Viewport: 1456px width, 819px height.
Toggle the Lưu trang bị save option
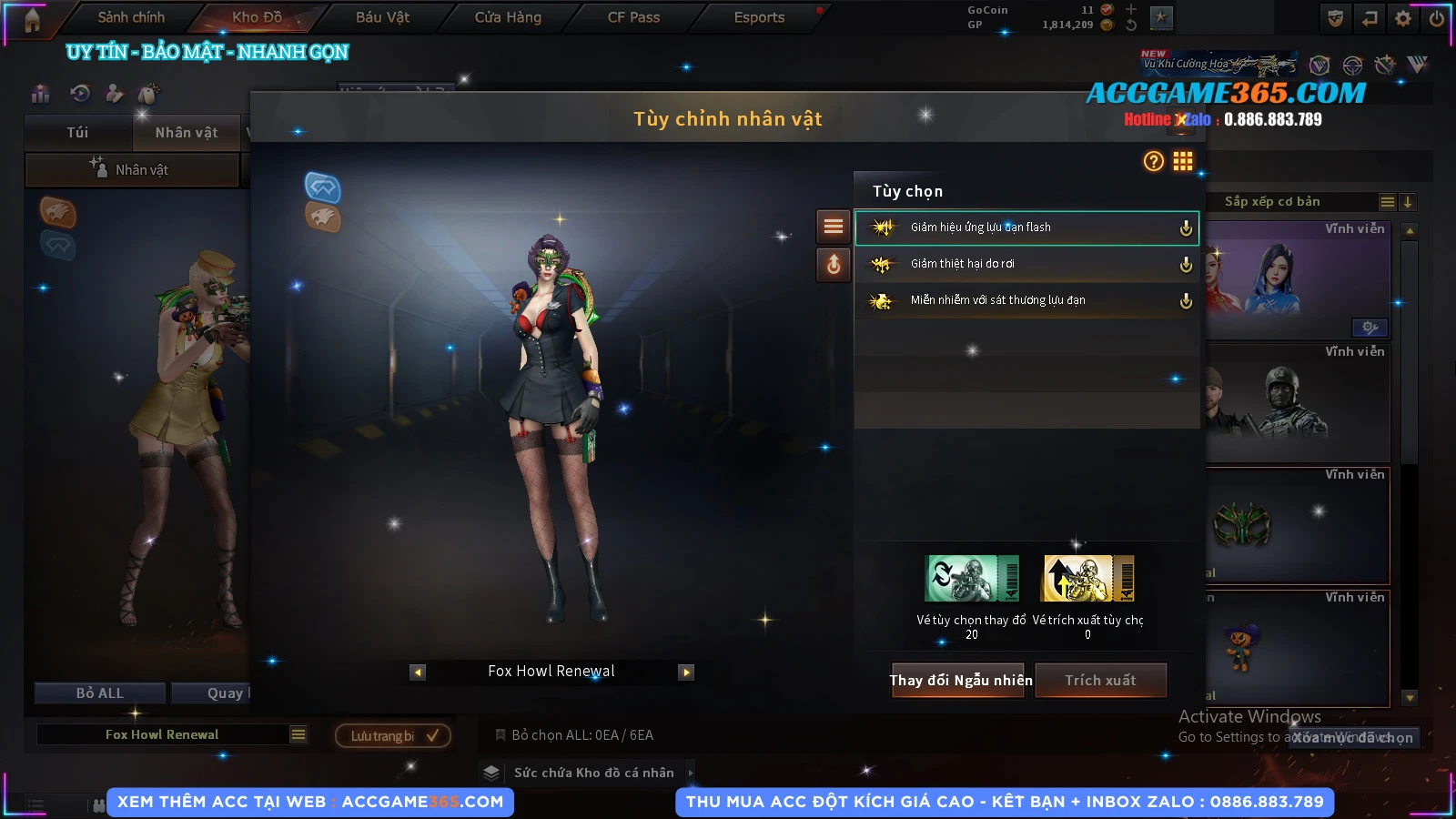click(x=393, y=735)
